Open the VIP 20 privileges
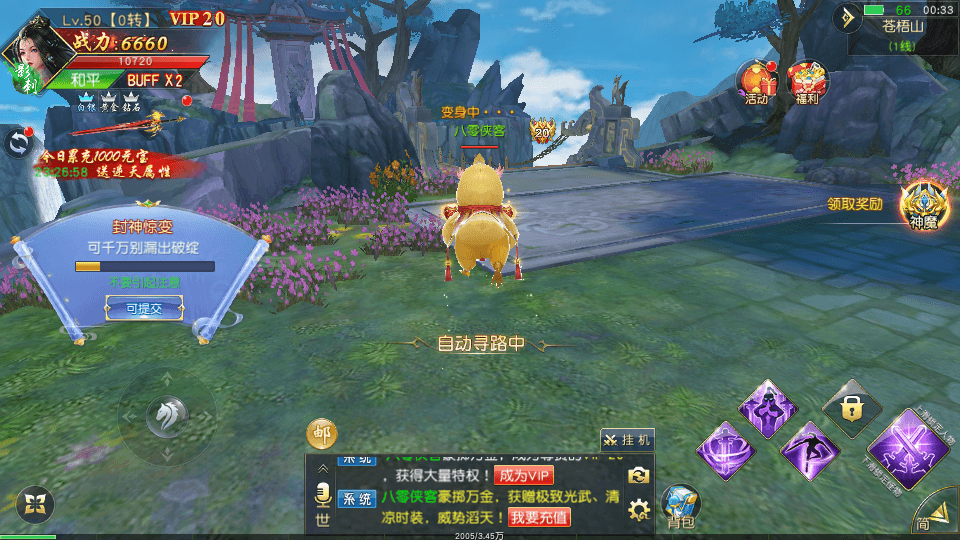Viewport: 960px width, 540px height. tap(197, 18)
